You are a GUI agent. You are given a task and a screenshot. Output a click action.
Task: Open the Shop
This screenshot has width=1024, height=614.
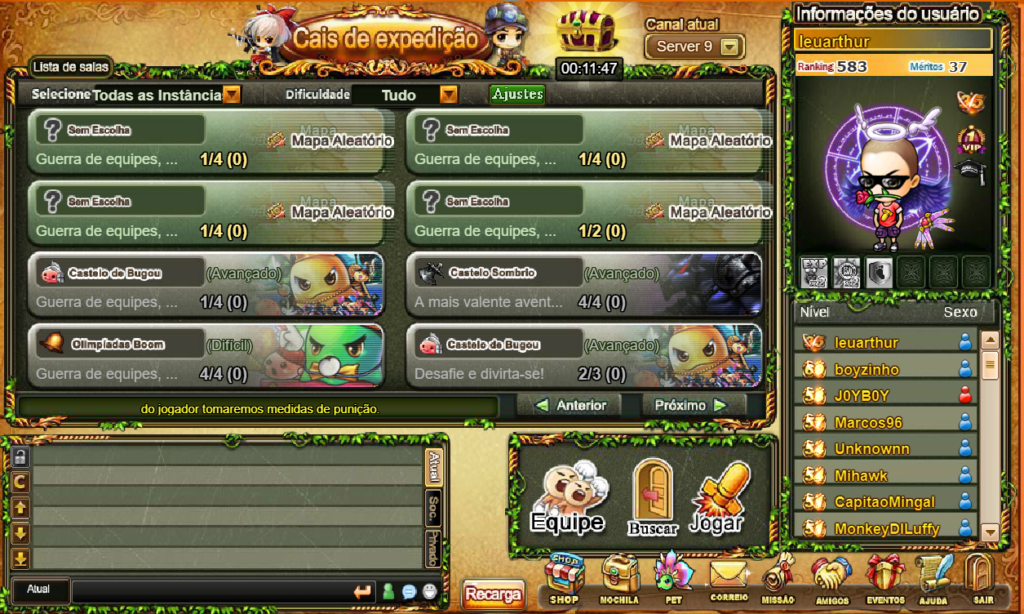[564, 578]
